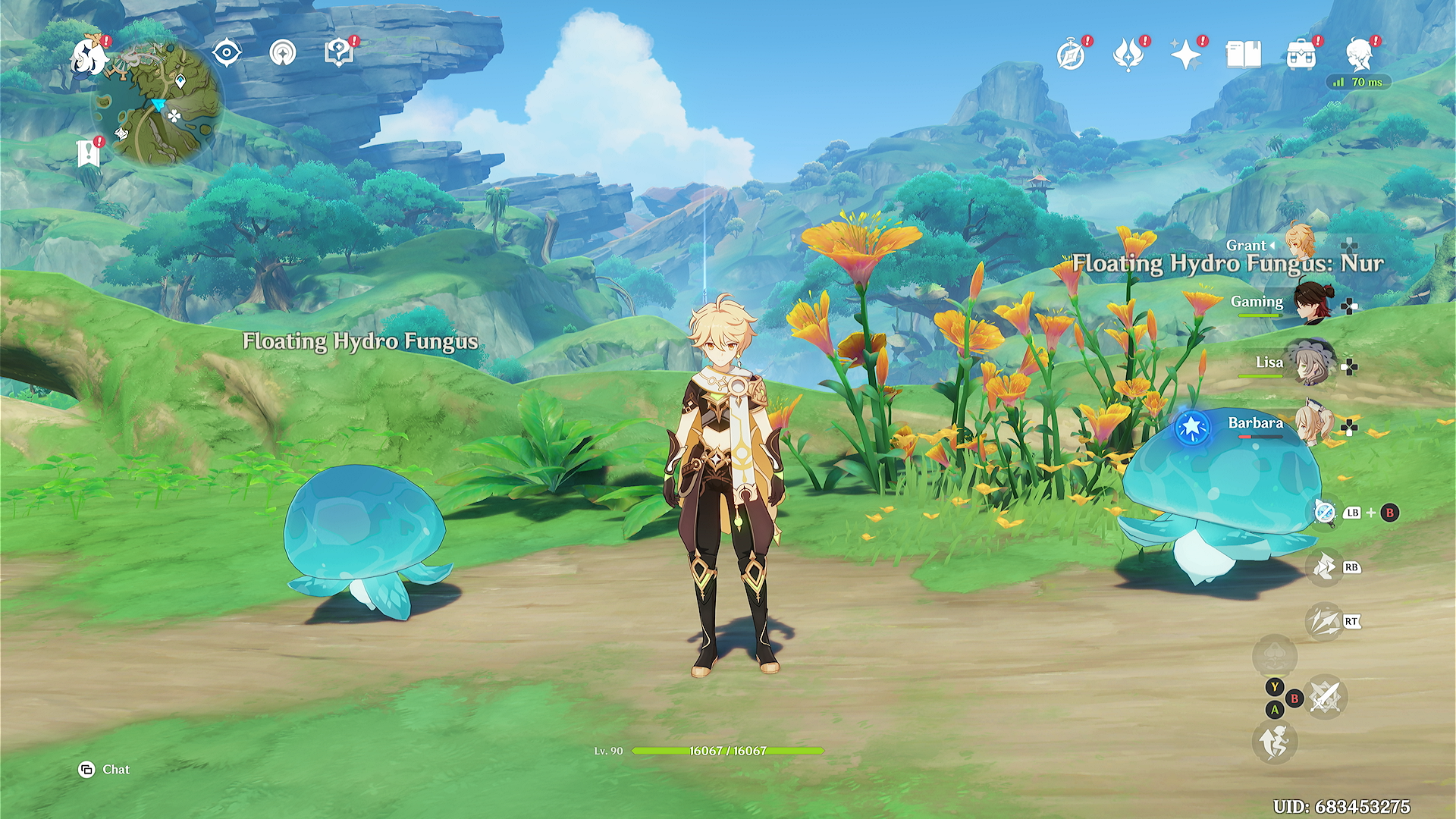Viewport: 1456px width, 819px height.
Task: Open the Chat box
Action: click(x=105, y=770)
